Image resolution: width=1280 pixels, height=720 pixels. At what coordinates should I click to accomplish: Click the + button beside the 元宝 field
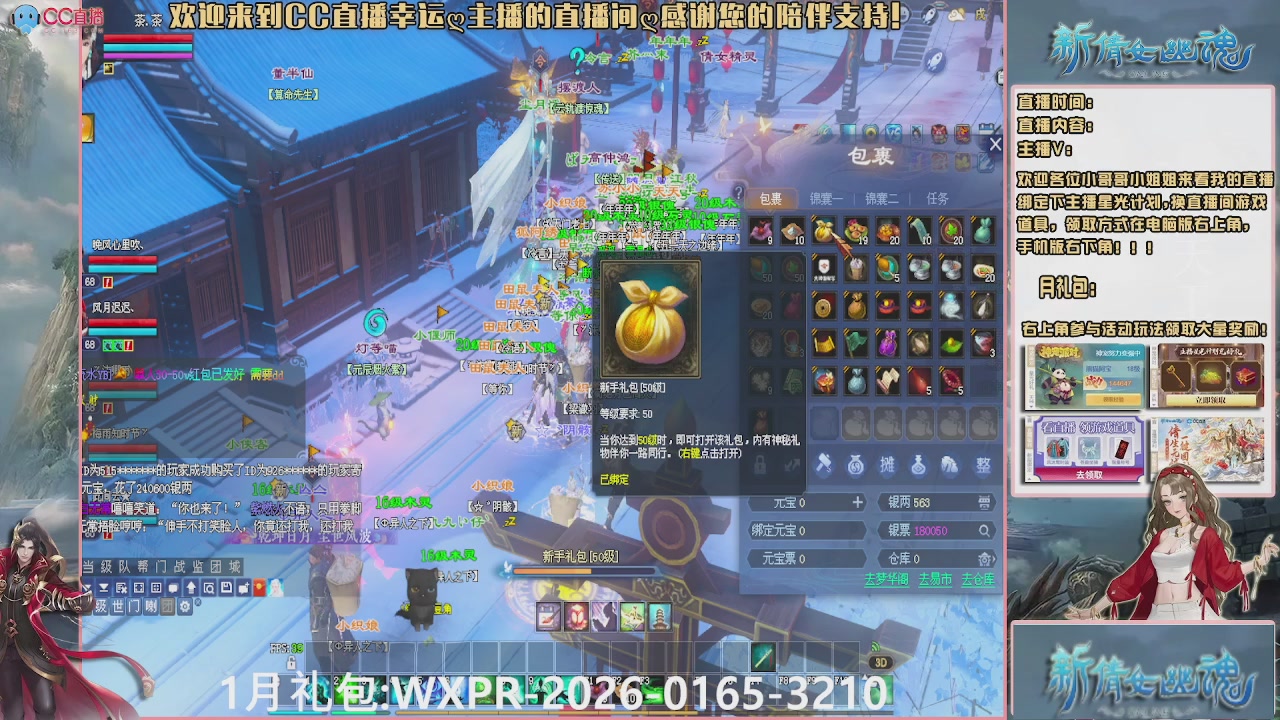tap(858, 503)
